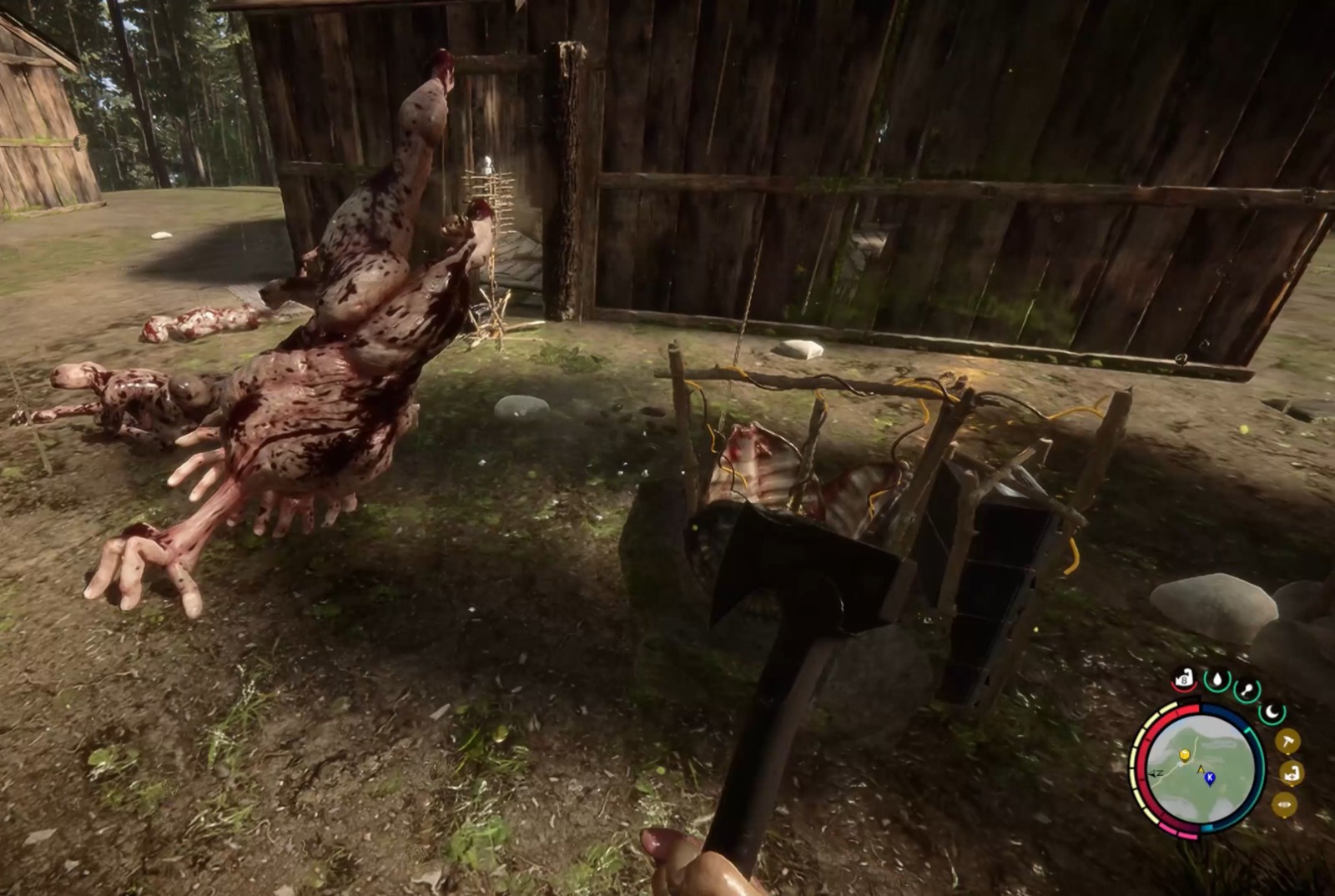Click the gold hammer buff icon
The height and width of the screenshot is (896, 1335).
coord(1287,741)
